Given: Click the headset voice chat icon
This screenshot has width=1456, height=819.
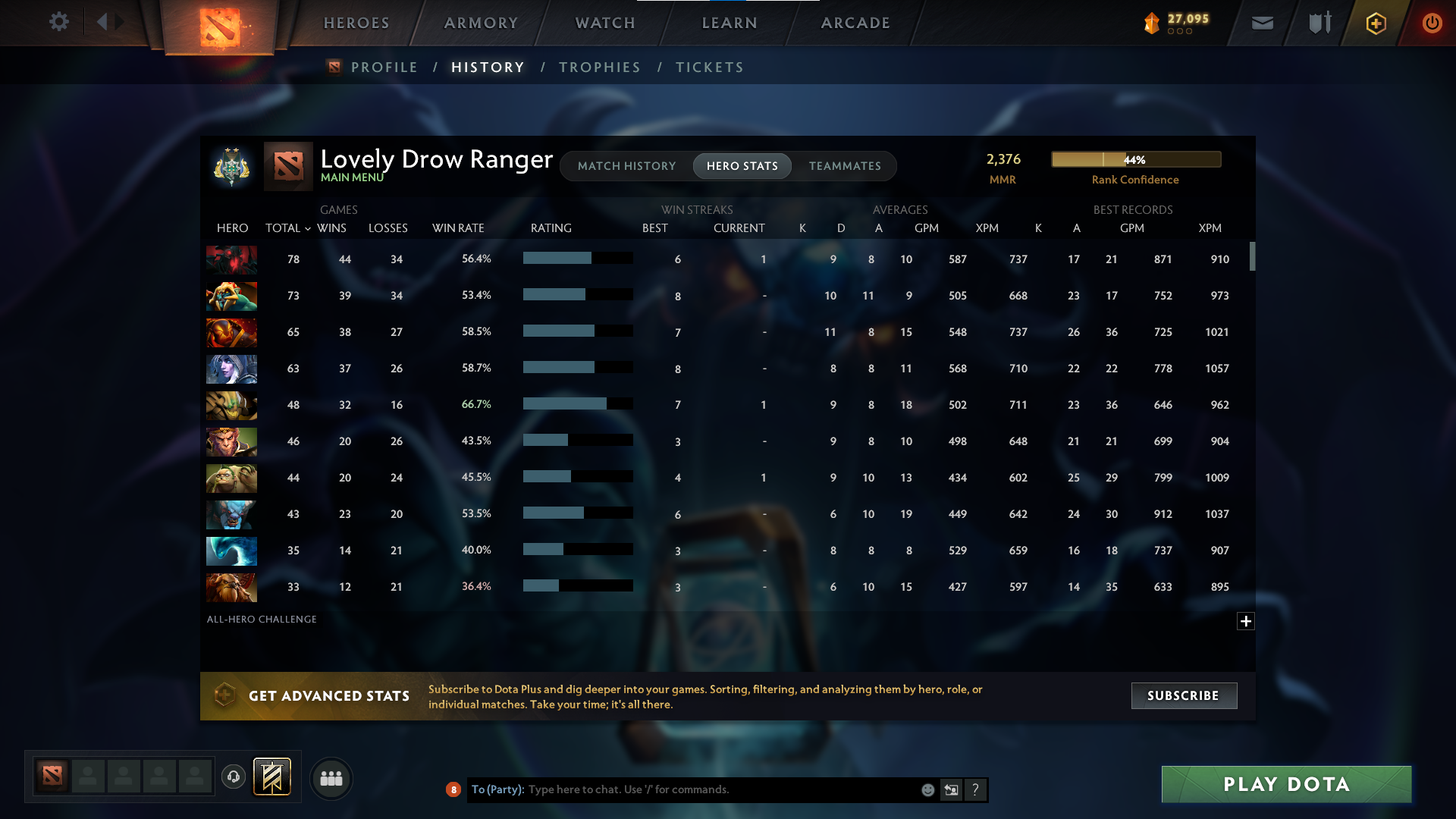Looking at the screenshot, I should [x=233, y=777].
